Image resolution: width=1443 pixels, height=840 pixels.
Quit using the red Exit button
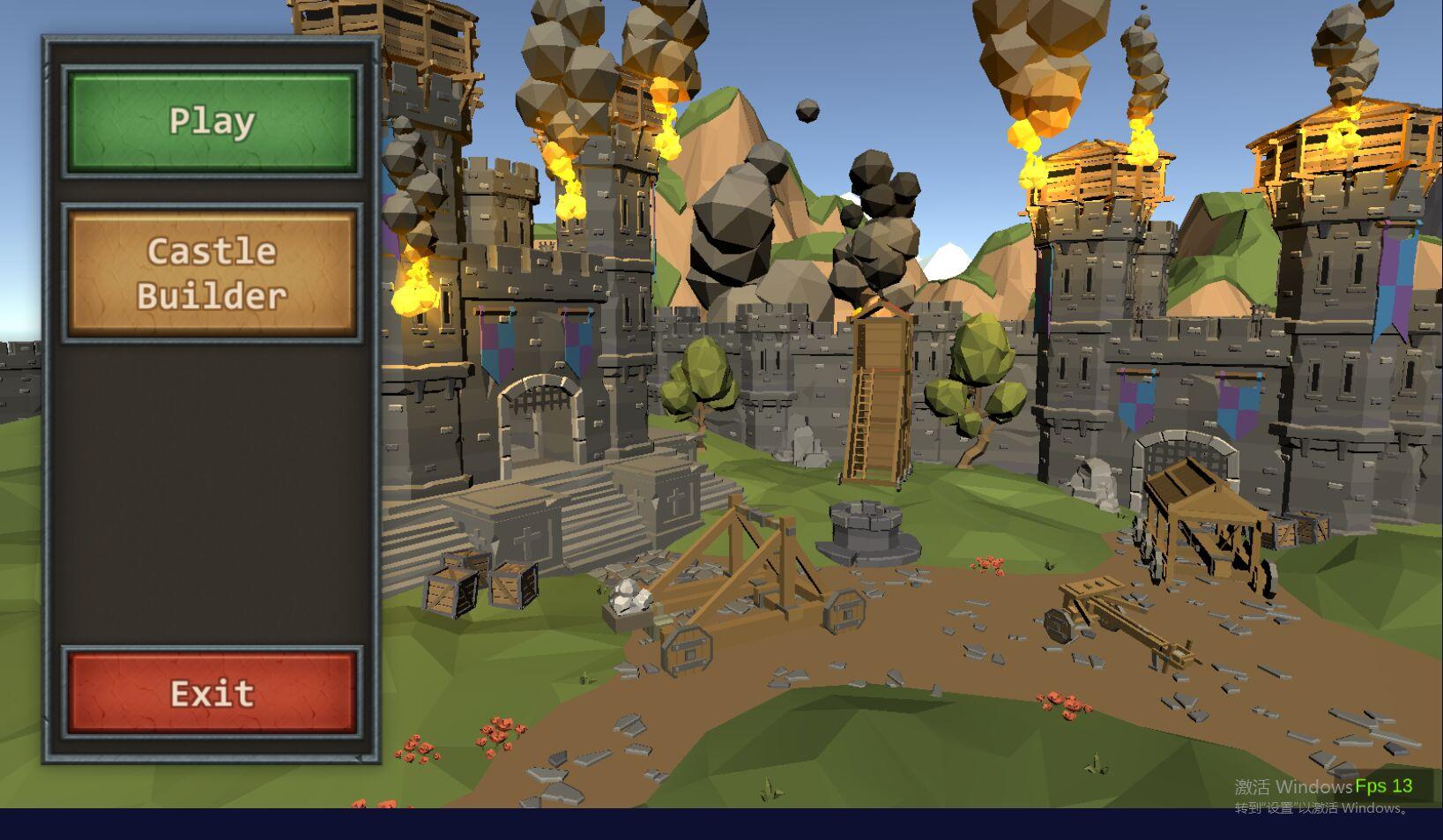tap(212, 693)
